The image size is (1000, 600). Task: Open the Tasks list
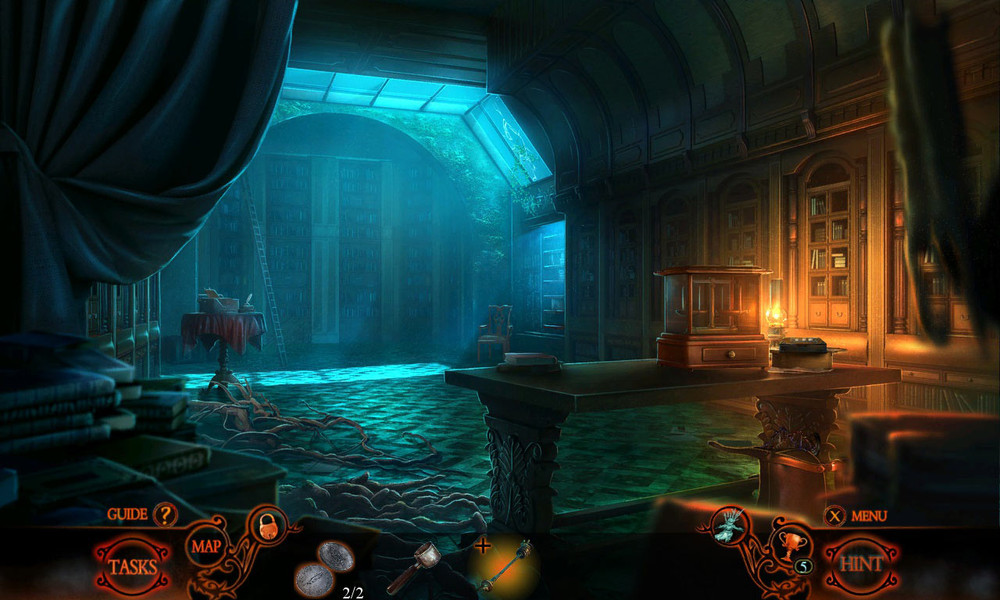point(132,566)
